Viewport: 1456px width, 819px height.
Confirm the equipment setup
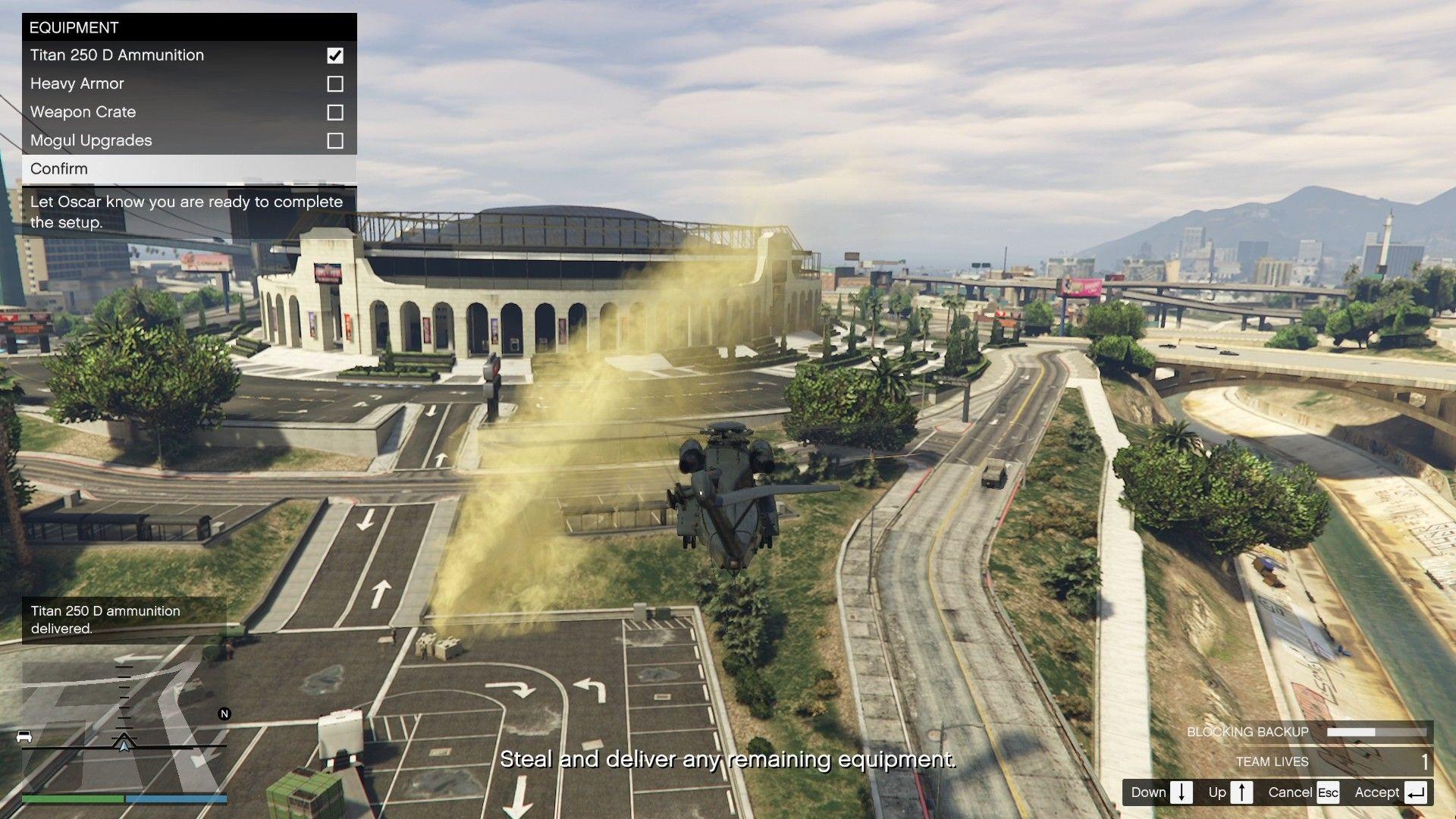click(x=59, y=168)
